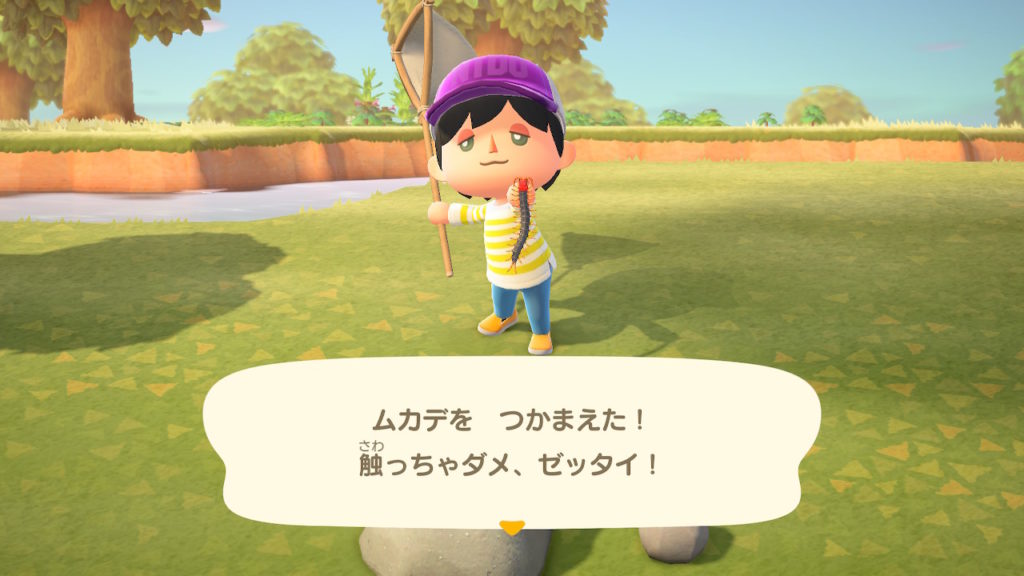This screenshot has width=1024, height=576.
Task: Click the centipede caught dialogue bubble
Action: pos(511,441)
